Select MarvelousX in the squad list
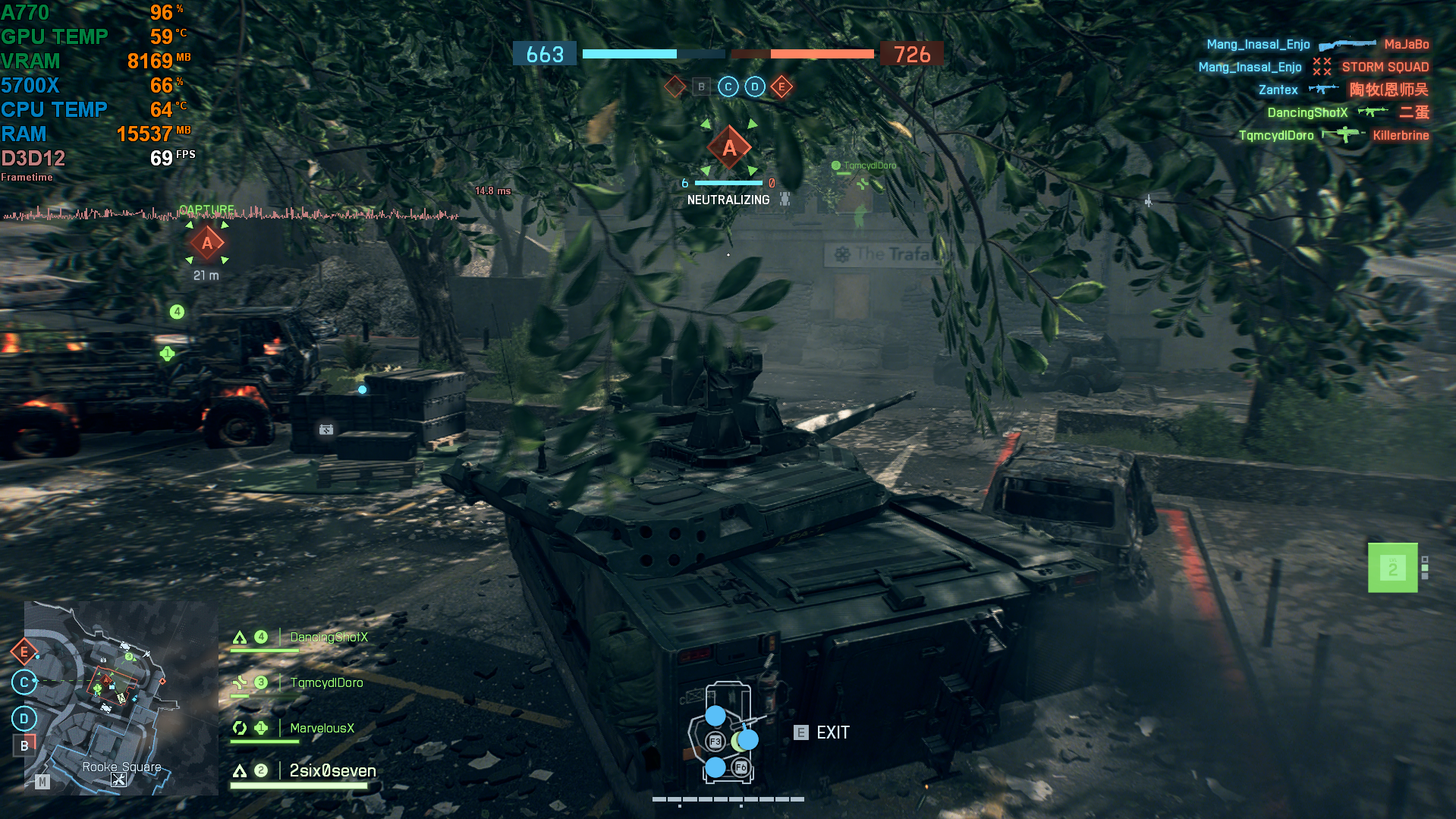 (322, 729)
